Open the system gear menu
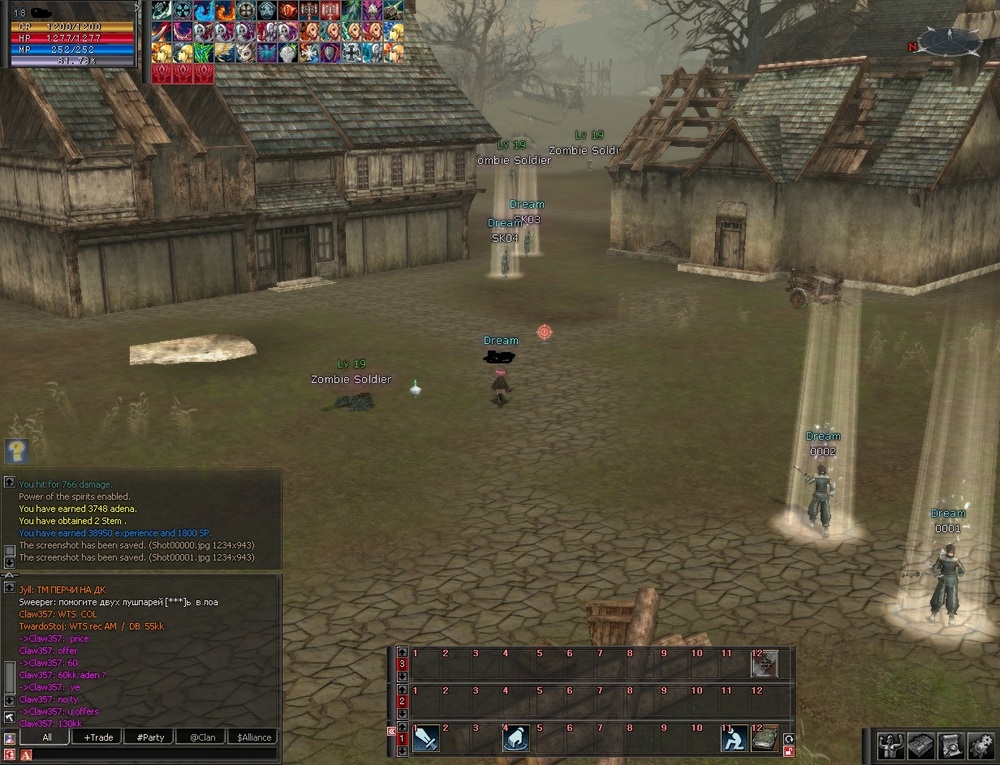 tap(982, 744)
